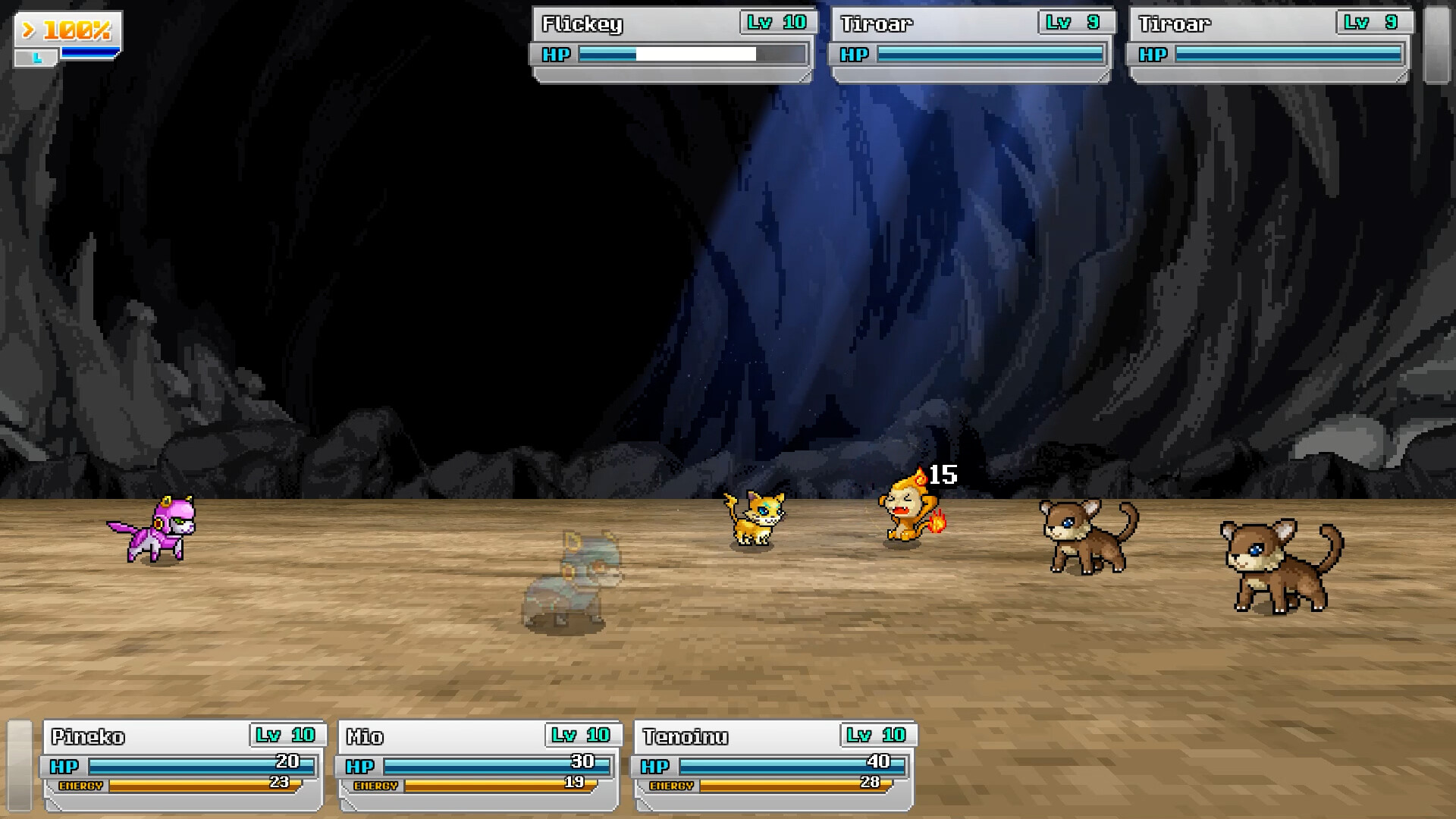
Task: Select the Flickey enemy status panel
Action: point(673,43)
